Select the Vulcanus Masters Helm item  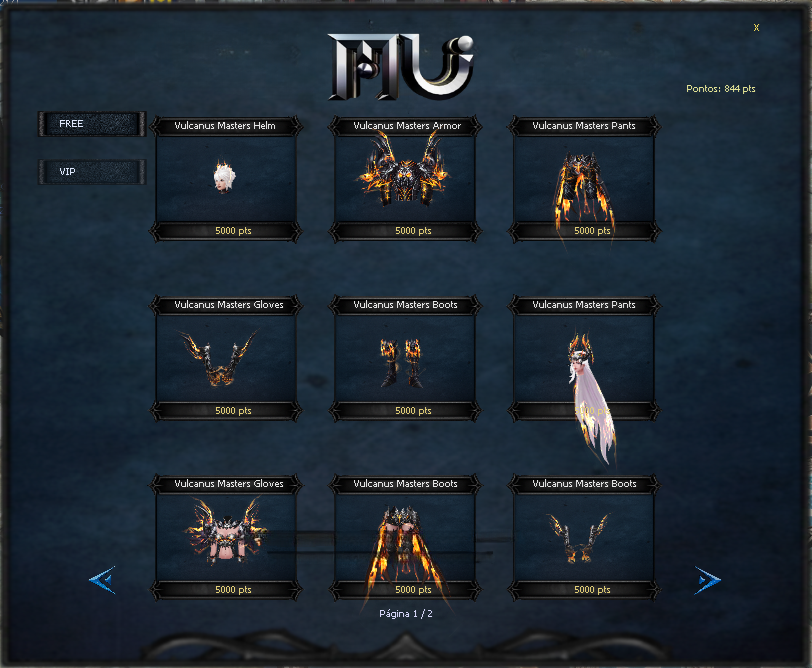[225, 178]
